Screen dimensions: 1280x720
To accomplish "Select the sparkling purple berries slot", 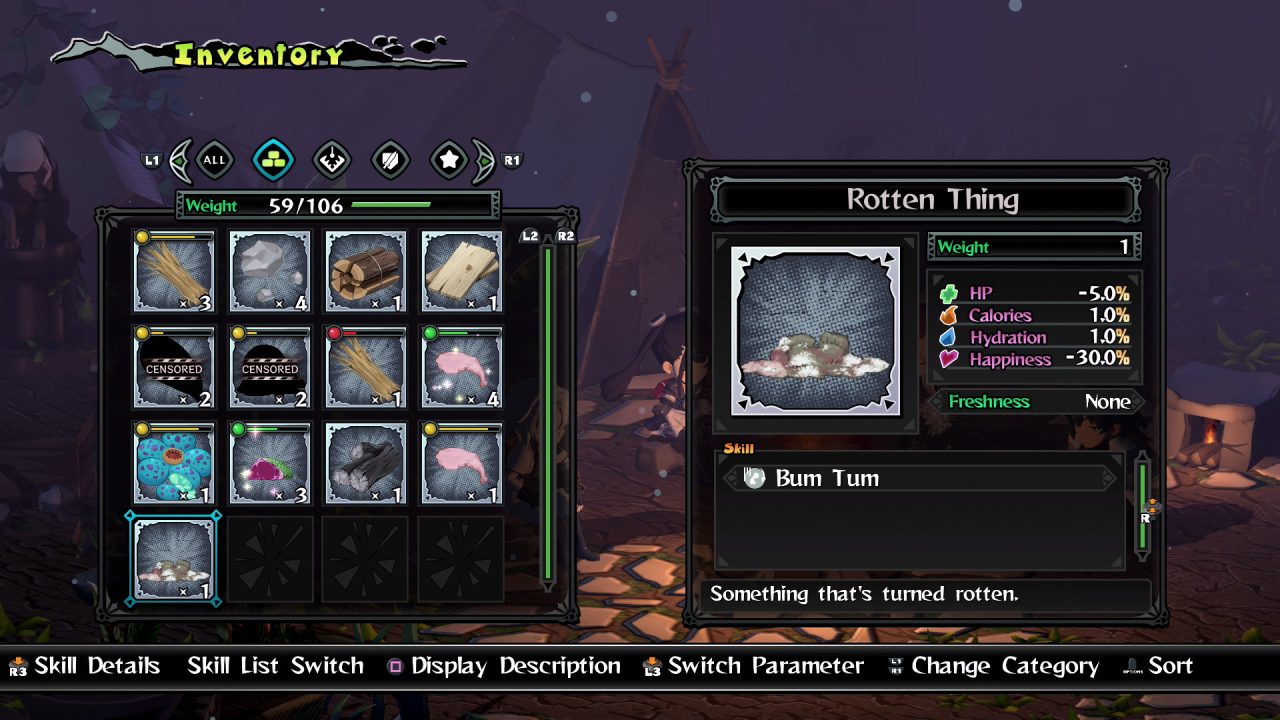I will click(x=270, y=463).
